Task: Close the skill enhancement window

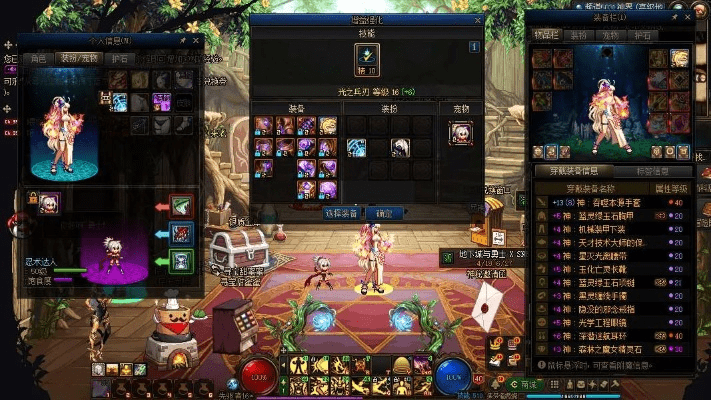Action: [x=476, y=20]
